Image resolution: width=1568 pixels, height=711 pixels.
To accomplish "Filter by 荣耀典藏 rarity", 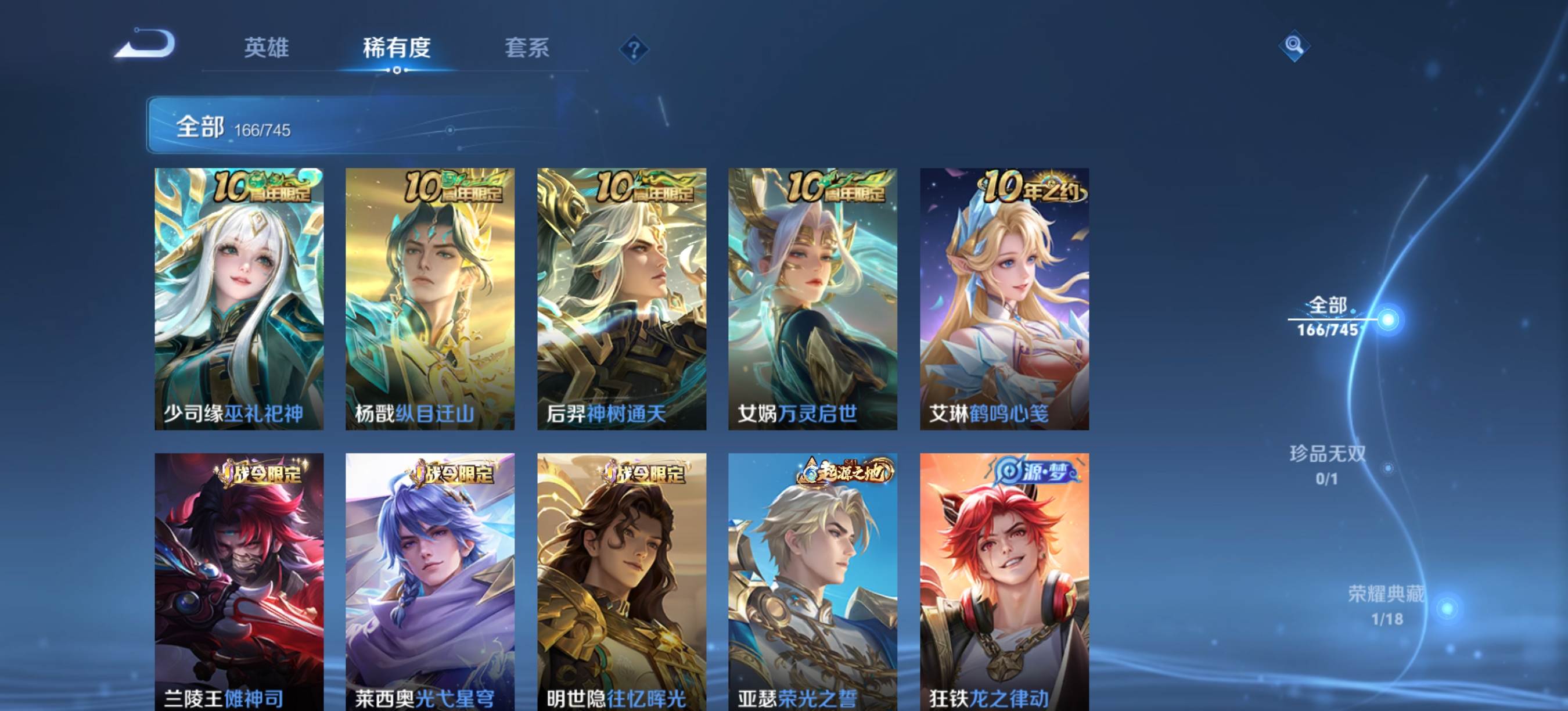I will [x=1387, y=605].
